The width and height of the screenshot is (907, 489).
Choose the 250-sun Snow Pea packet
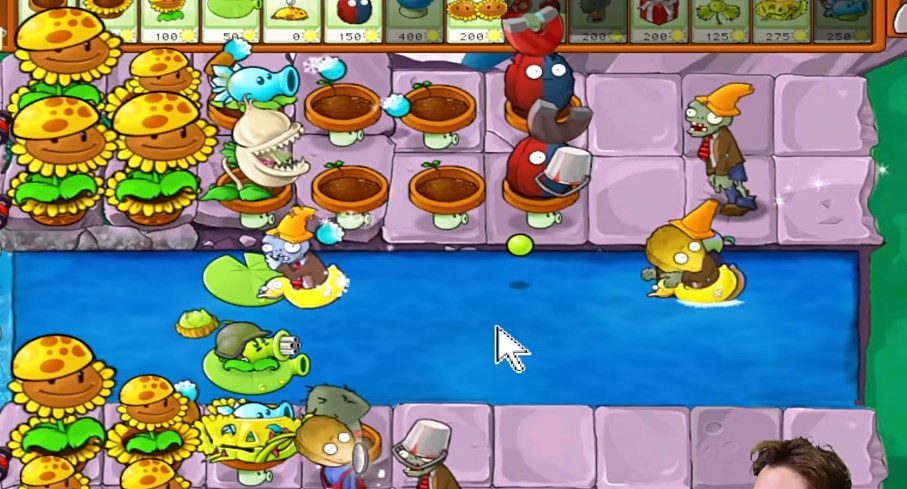(841, 20)
